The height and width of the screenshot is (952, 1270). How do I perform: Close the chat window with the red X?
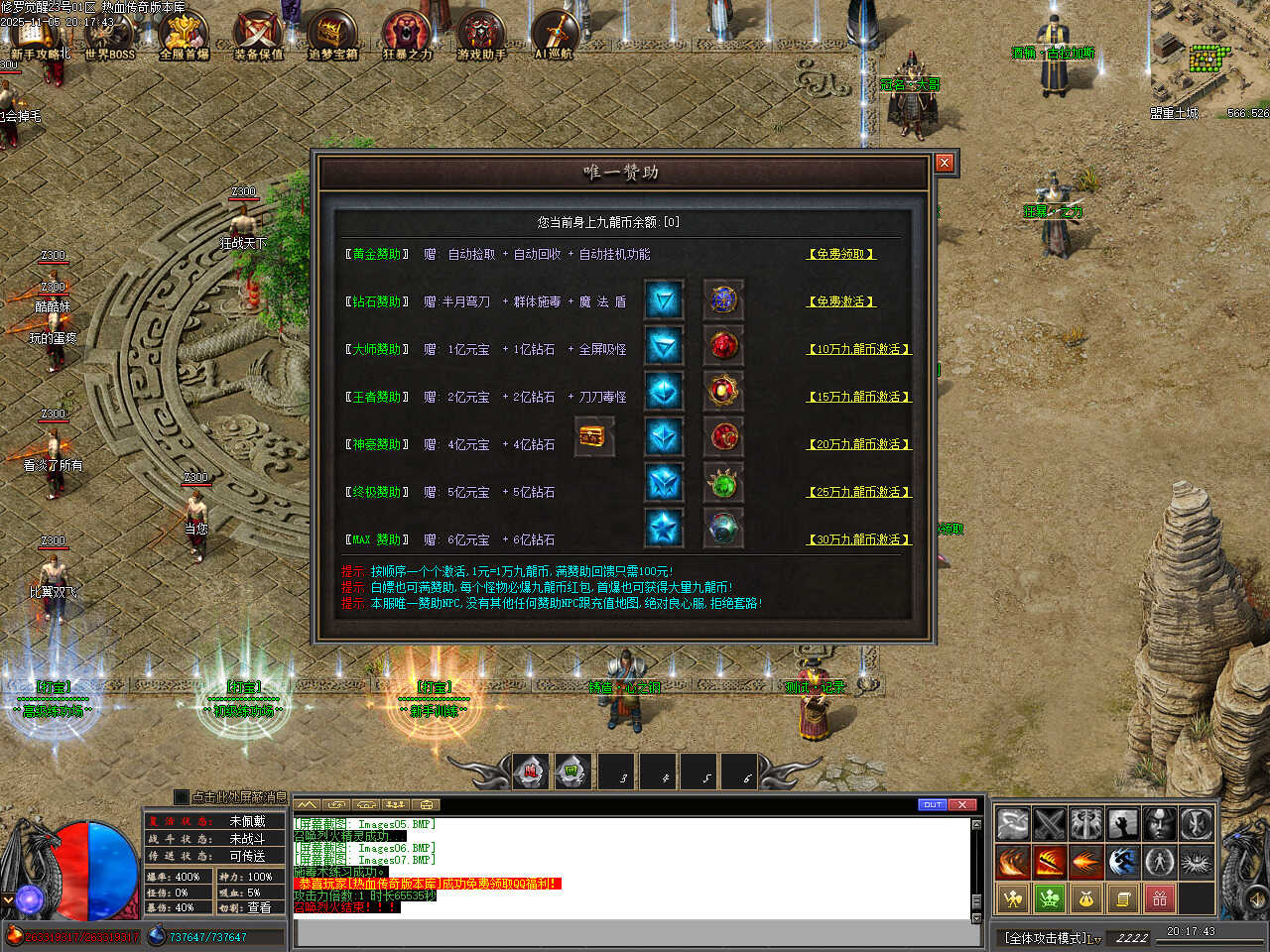962,804
